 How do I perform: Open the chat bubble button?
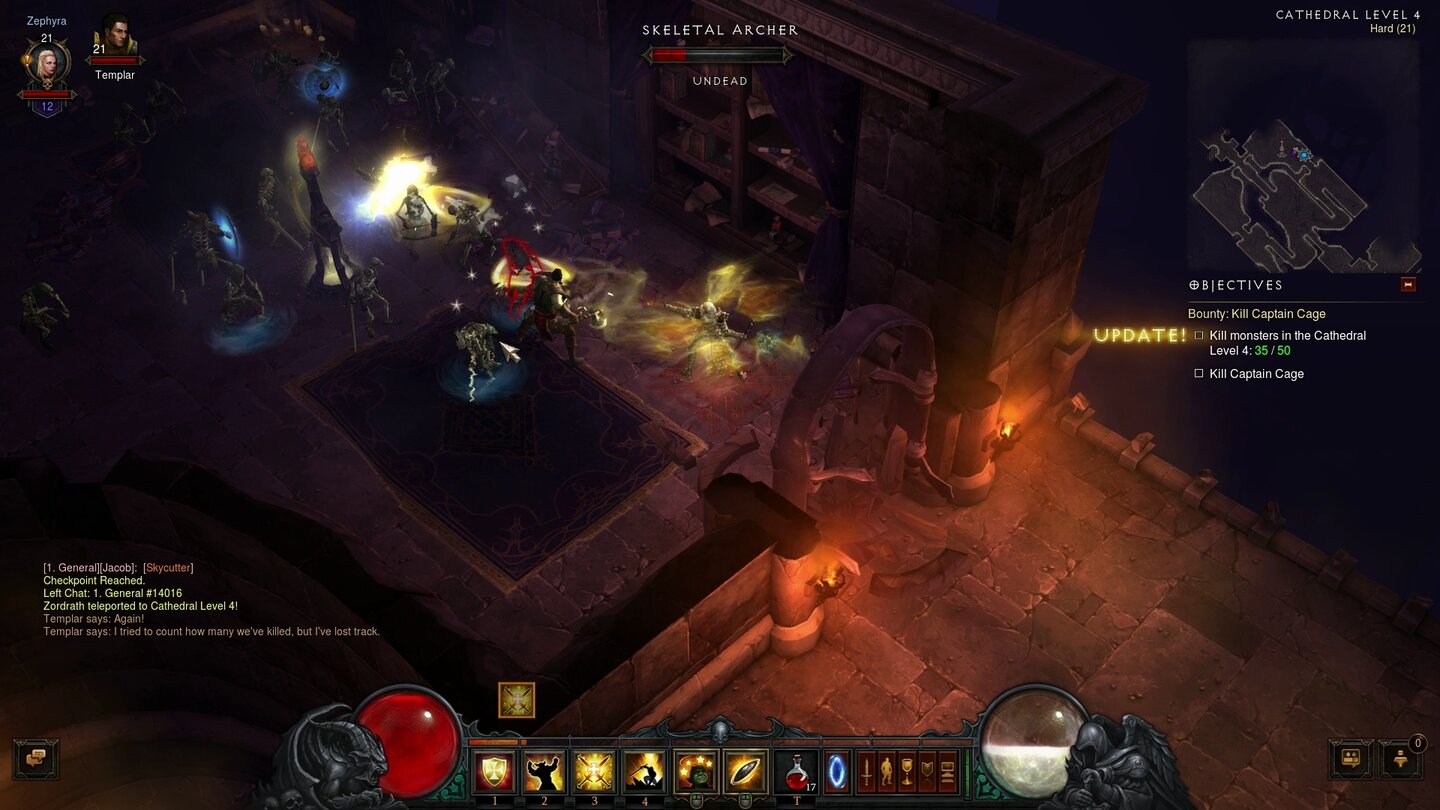click(x=36, y=759)
